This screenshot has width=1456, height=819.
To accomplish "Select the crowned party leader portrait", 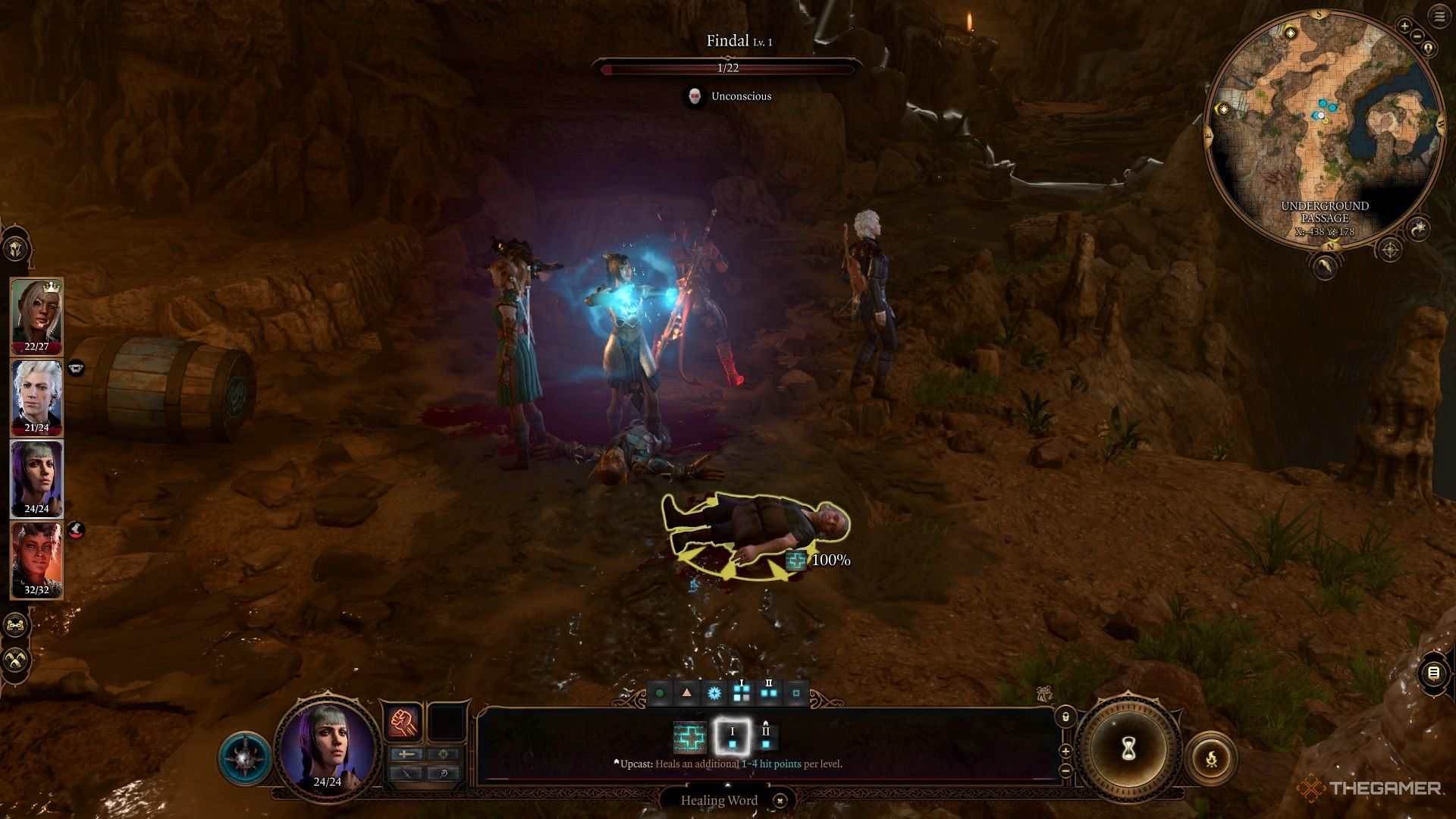I will pos(36,315).
